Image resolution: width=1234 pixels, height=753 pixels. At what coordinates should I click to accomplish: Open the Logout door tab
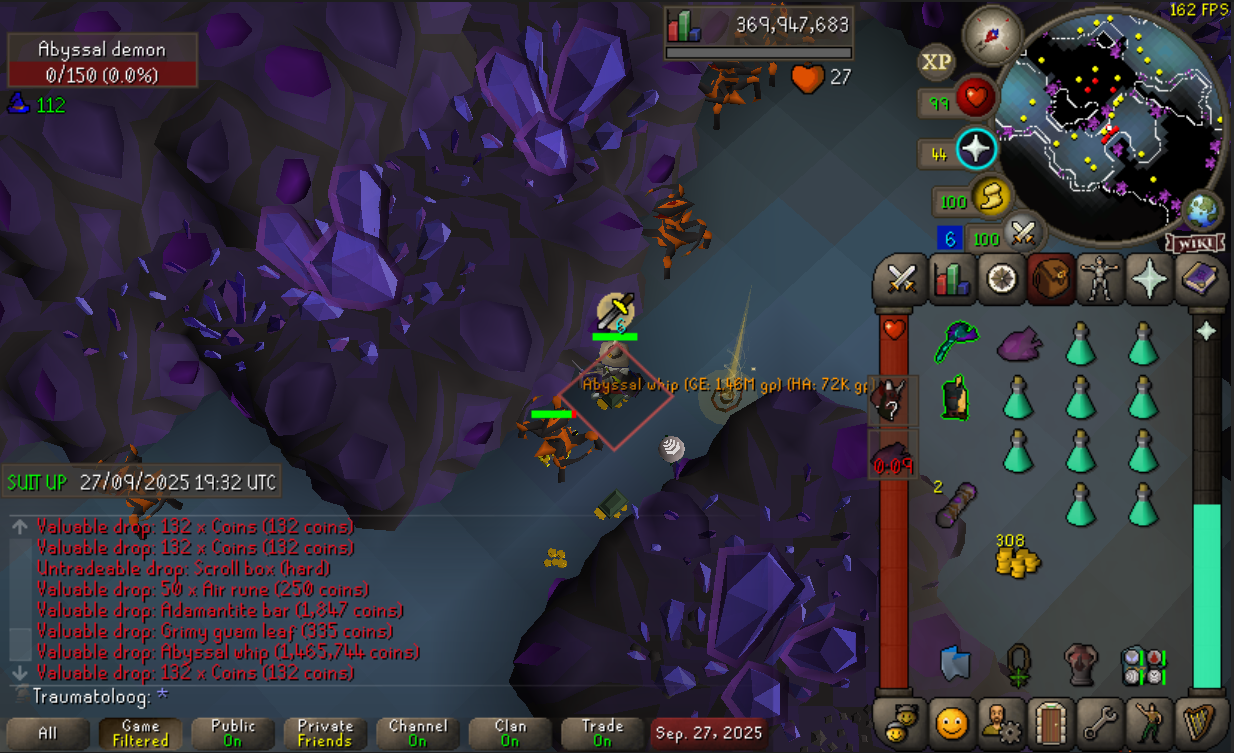point(1051,720)
